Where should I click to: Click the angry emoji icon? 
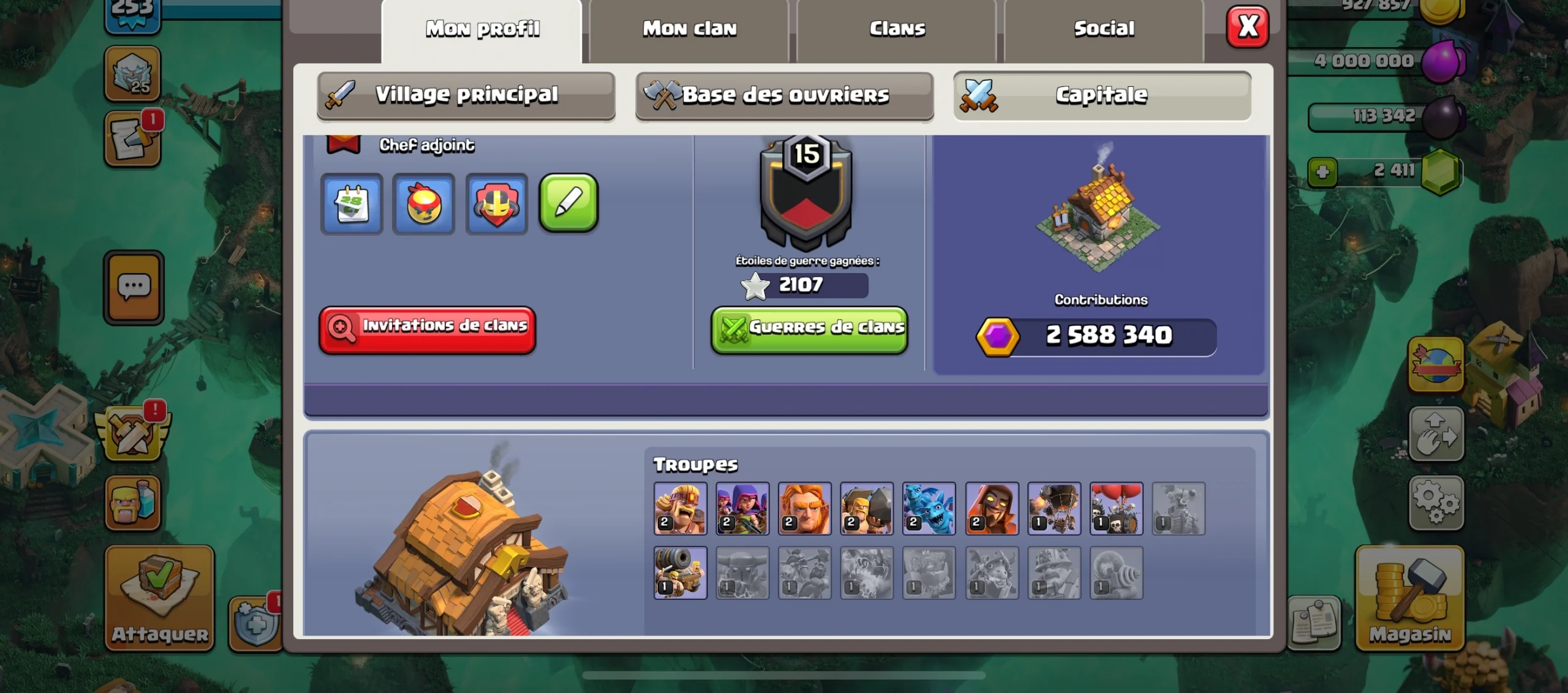[424, 204]
